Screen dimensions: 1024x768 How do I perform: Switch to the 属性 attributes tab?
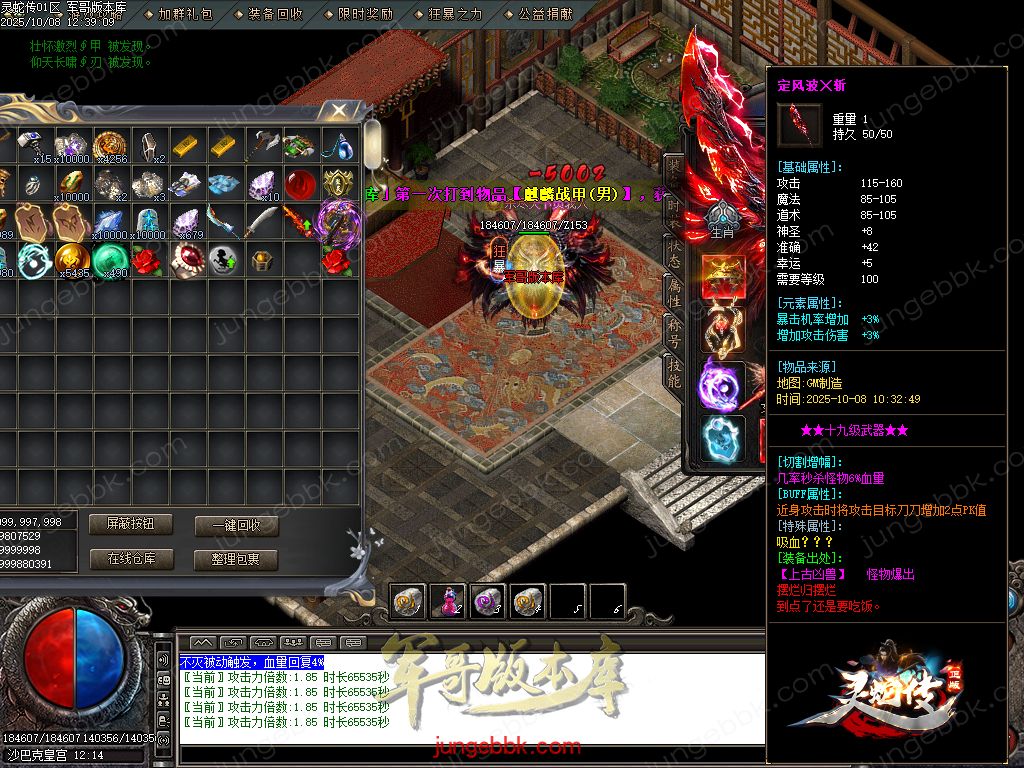(x=674, y=291)
